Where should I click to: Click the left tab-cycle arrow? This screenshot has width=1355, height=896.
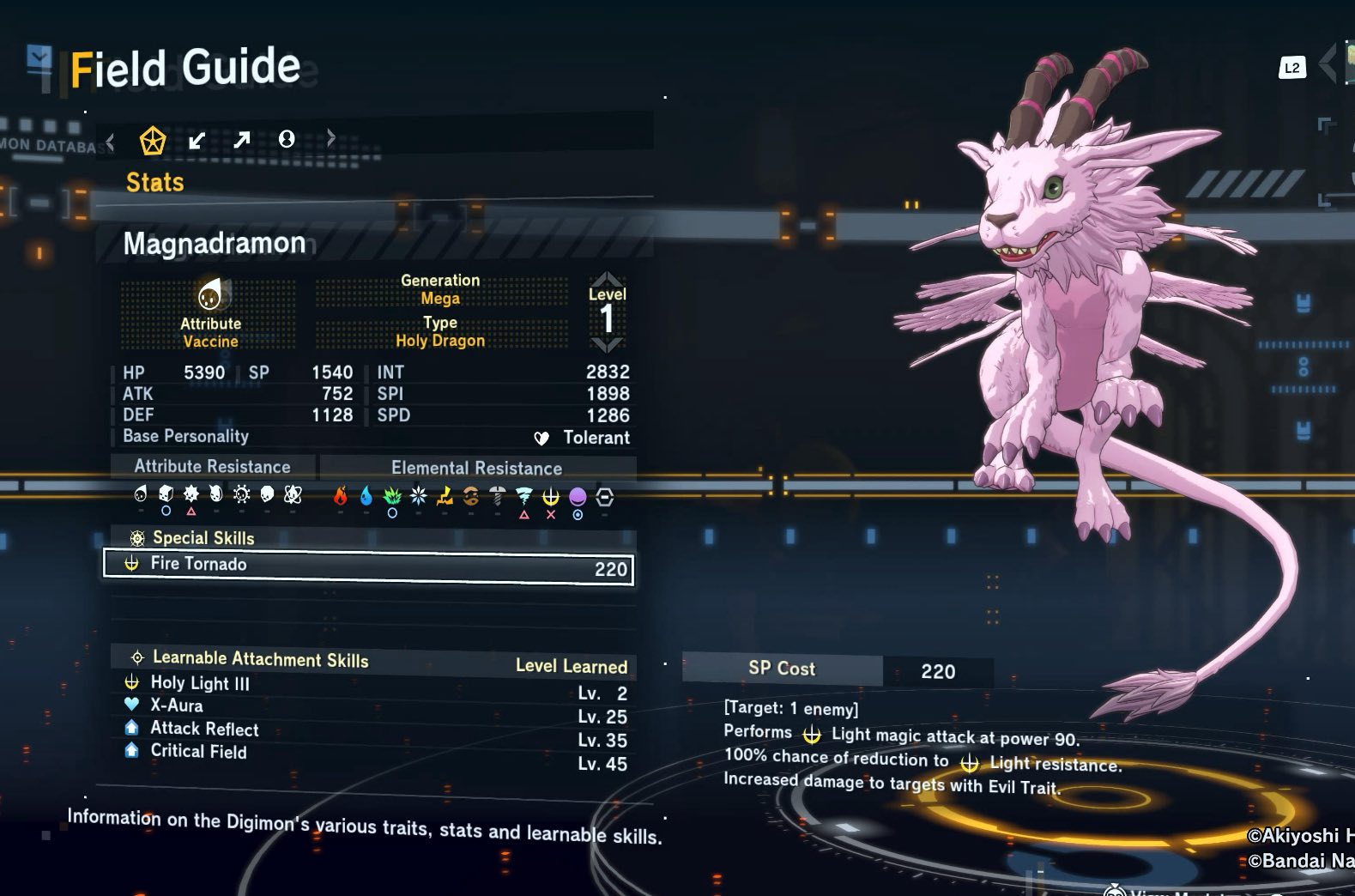point(110,140)
